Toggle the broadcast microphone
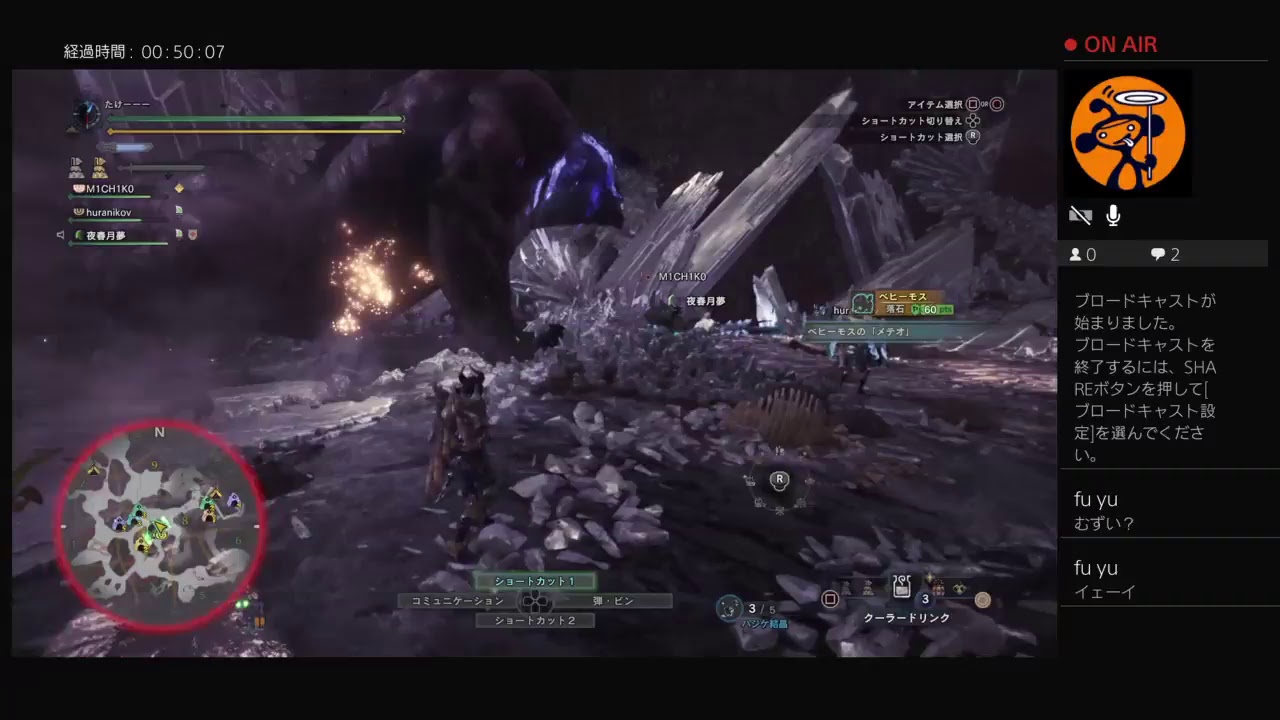Viewport: 1280px width, 720px height. coord(1112,215)
